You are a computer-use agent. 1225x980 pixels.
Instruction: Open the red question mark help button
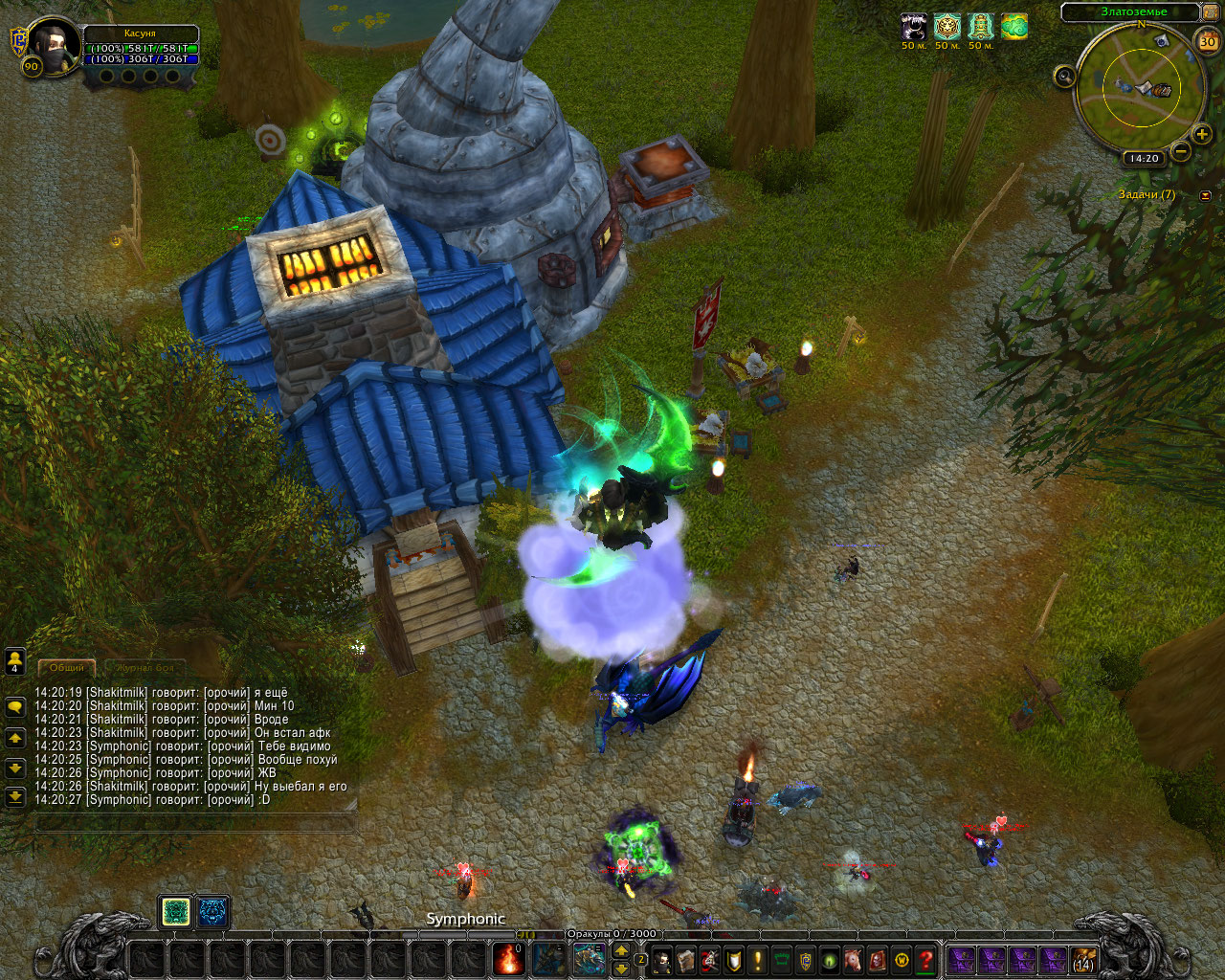click(x=925, y=960)
